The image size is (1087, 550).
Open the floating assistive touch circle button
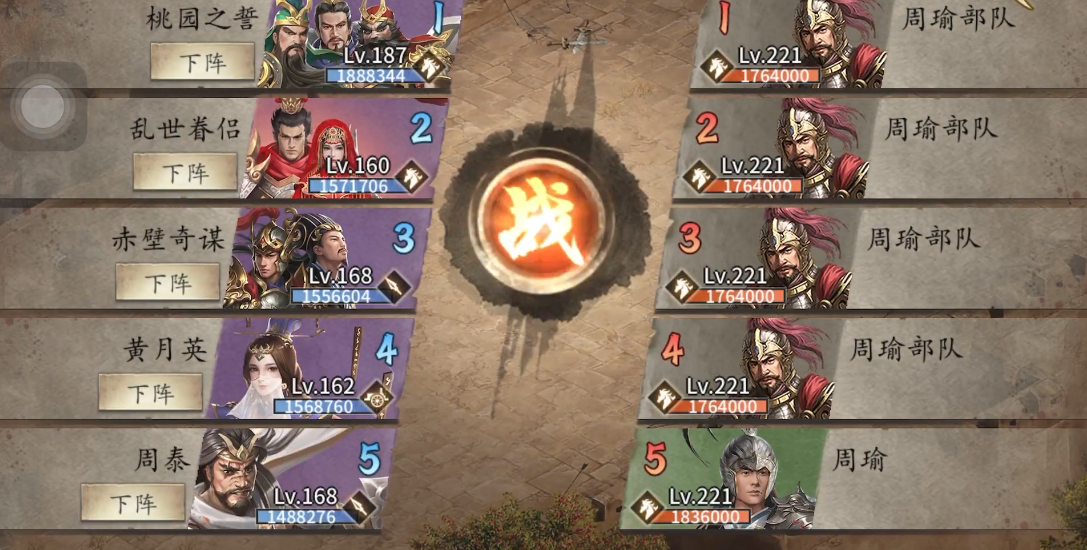pos(42,106)
